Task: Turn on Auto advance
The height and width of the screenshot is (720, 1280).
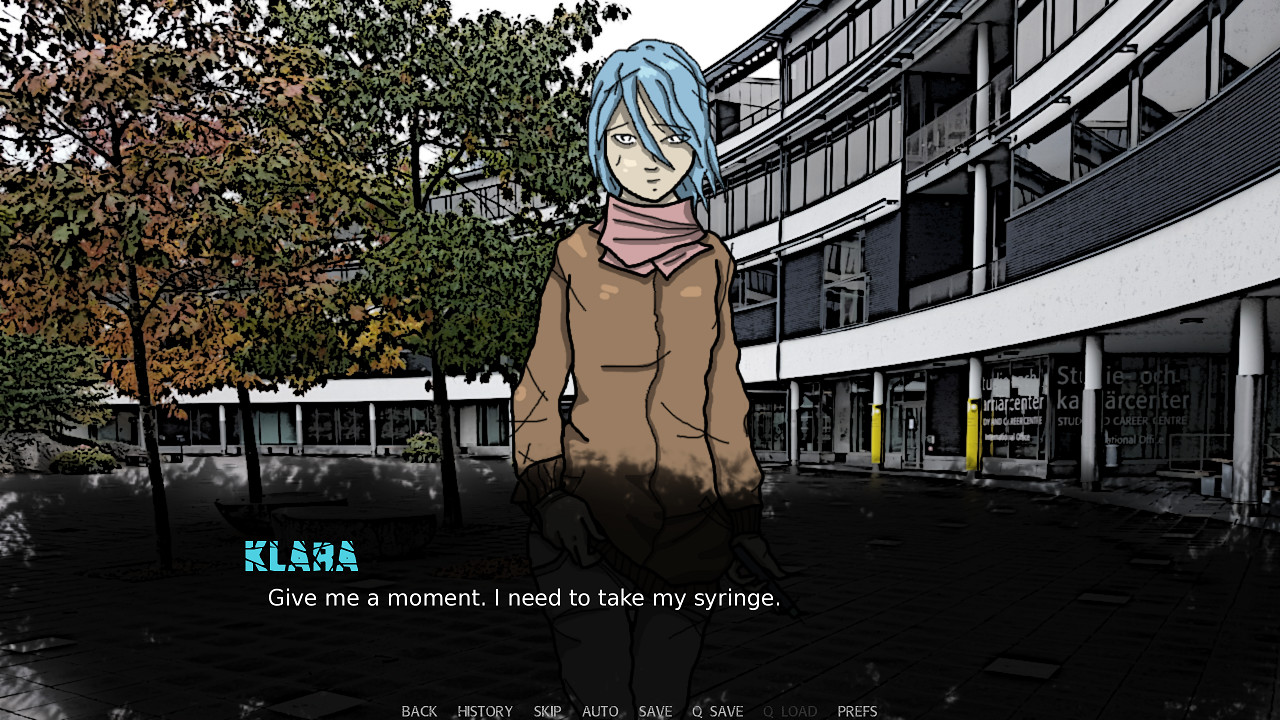Action: click(x=600, y=711)
